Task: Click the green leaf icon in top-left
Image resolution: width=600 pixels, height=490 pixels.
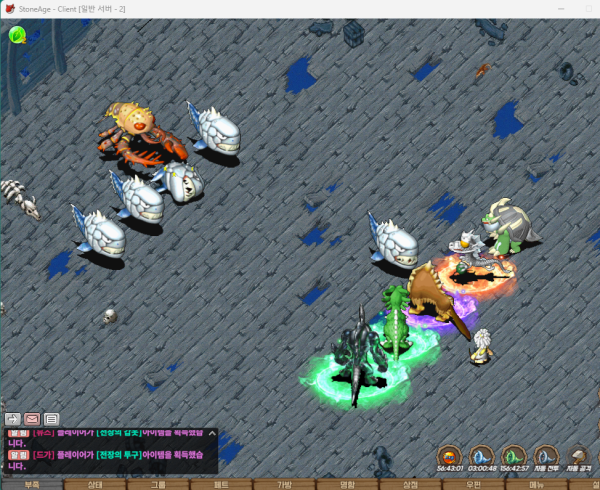Action: click(17, 35)
